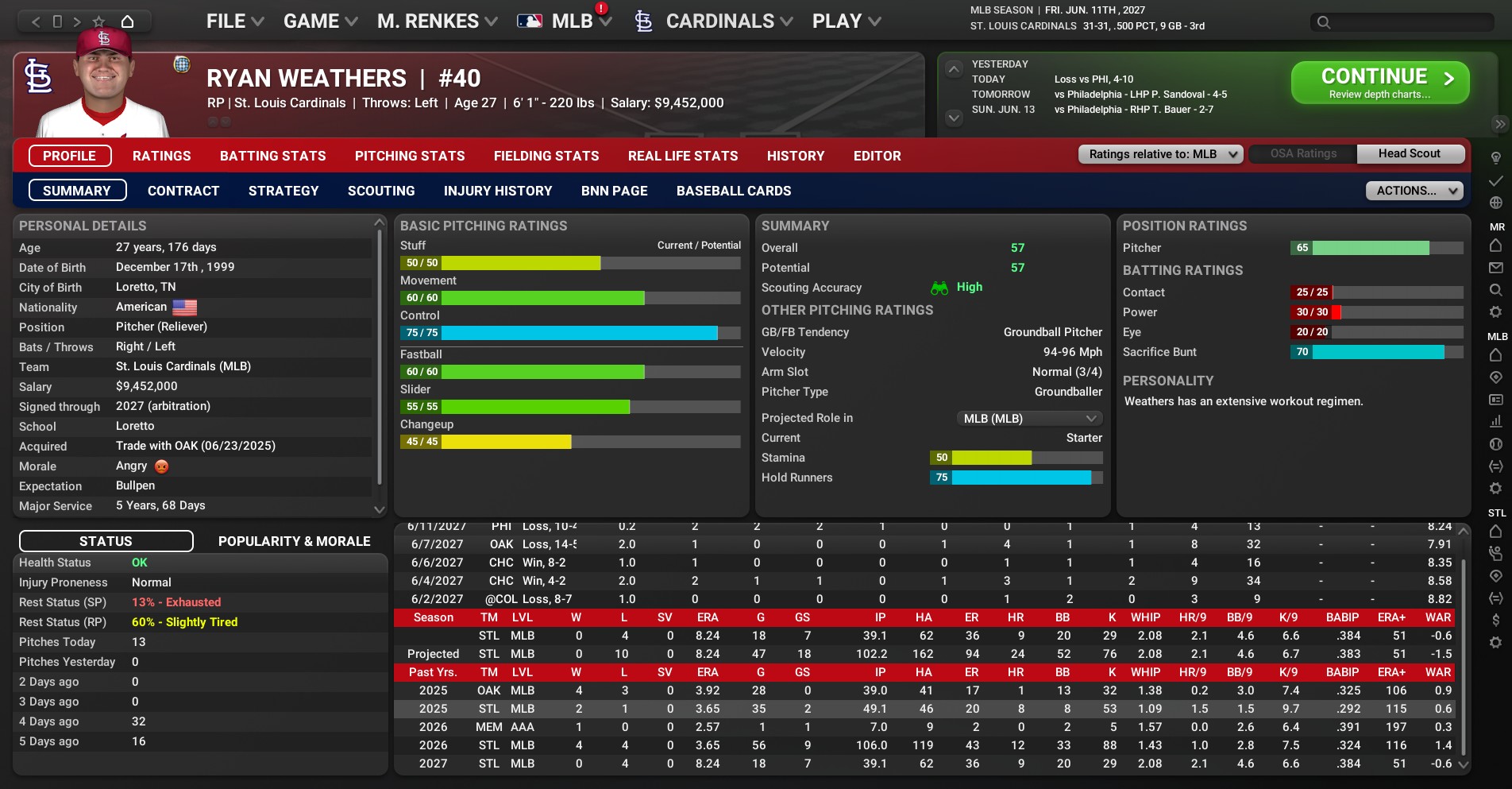Go to the home screen icon
Screen dimensions: 1512x789
[x=127, y=21]
